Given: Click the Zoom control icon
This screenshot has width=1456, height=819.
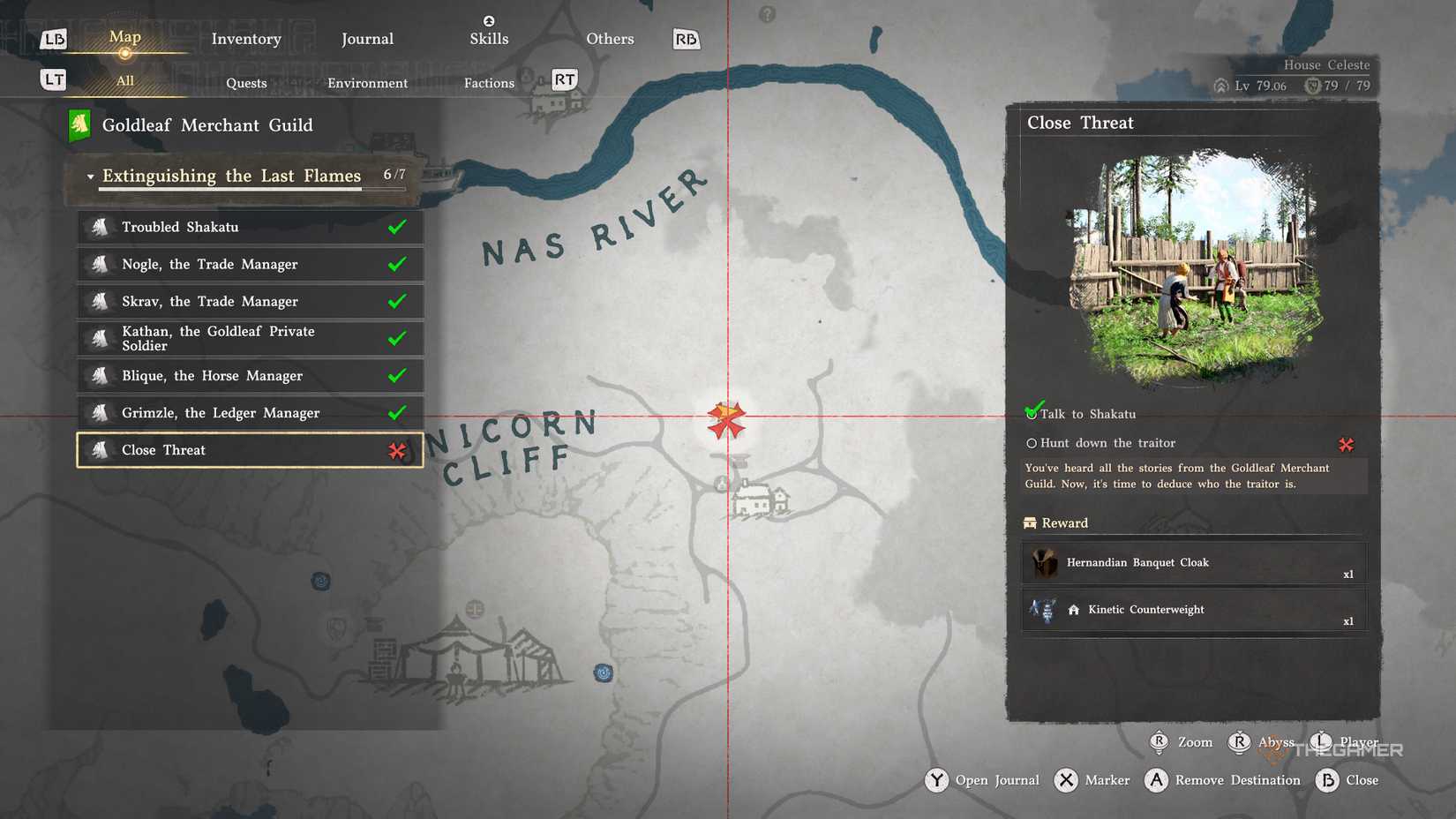Looking at the screenshot, I should pos(1160,742).
